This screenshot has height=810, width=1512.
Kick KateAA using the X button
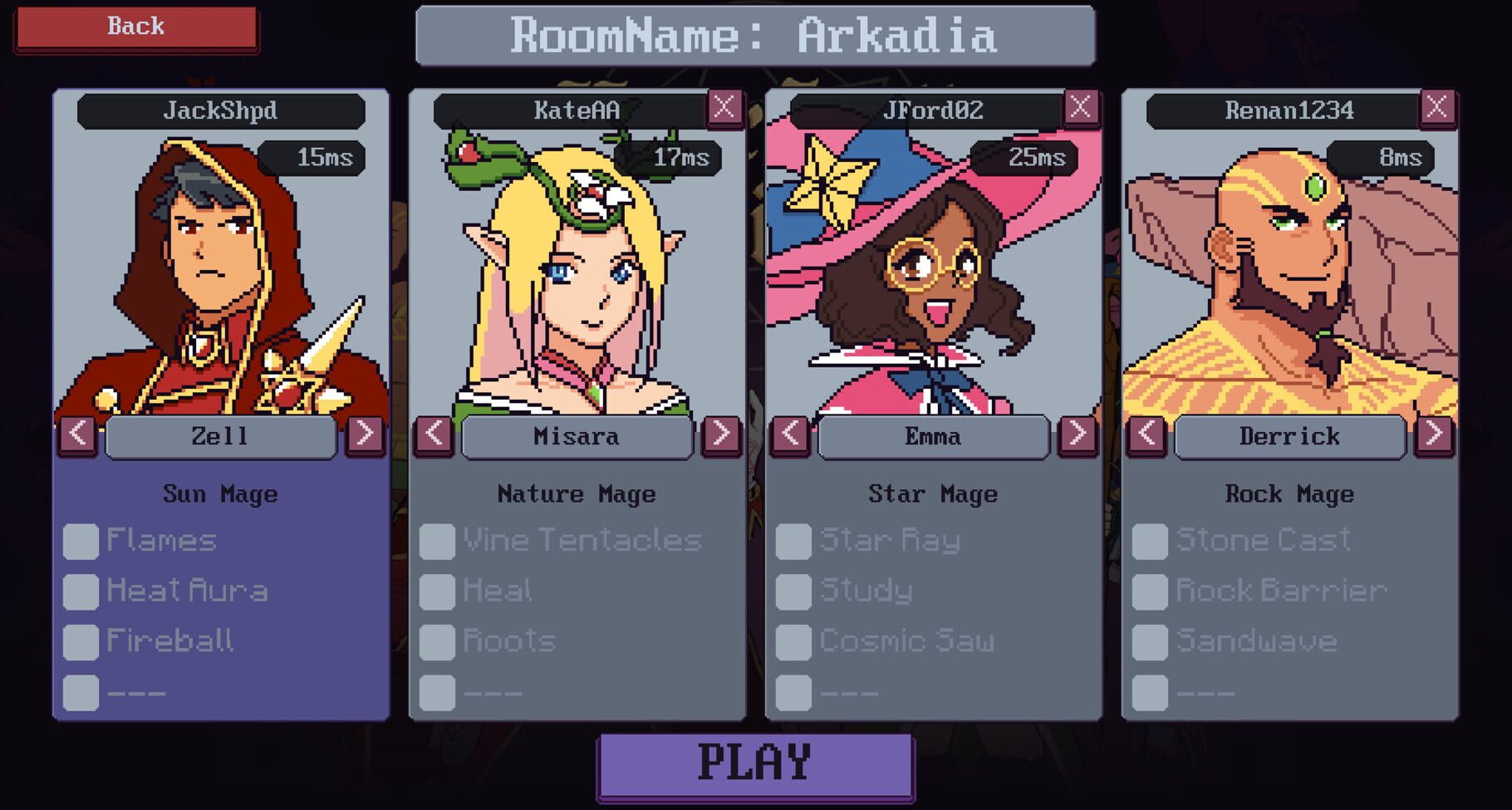(x=724, y=106)
